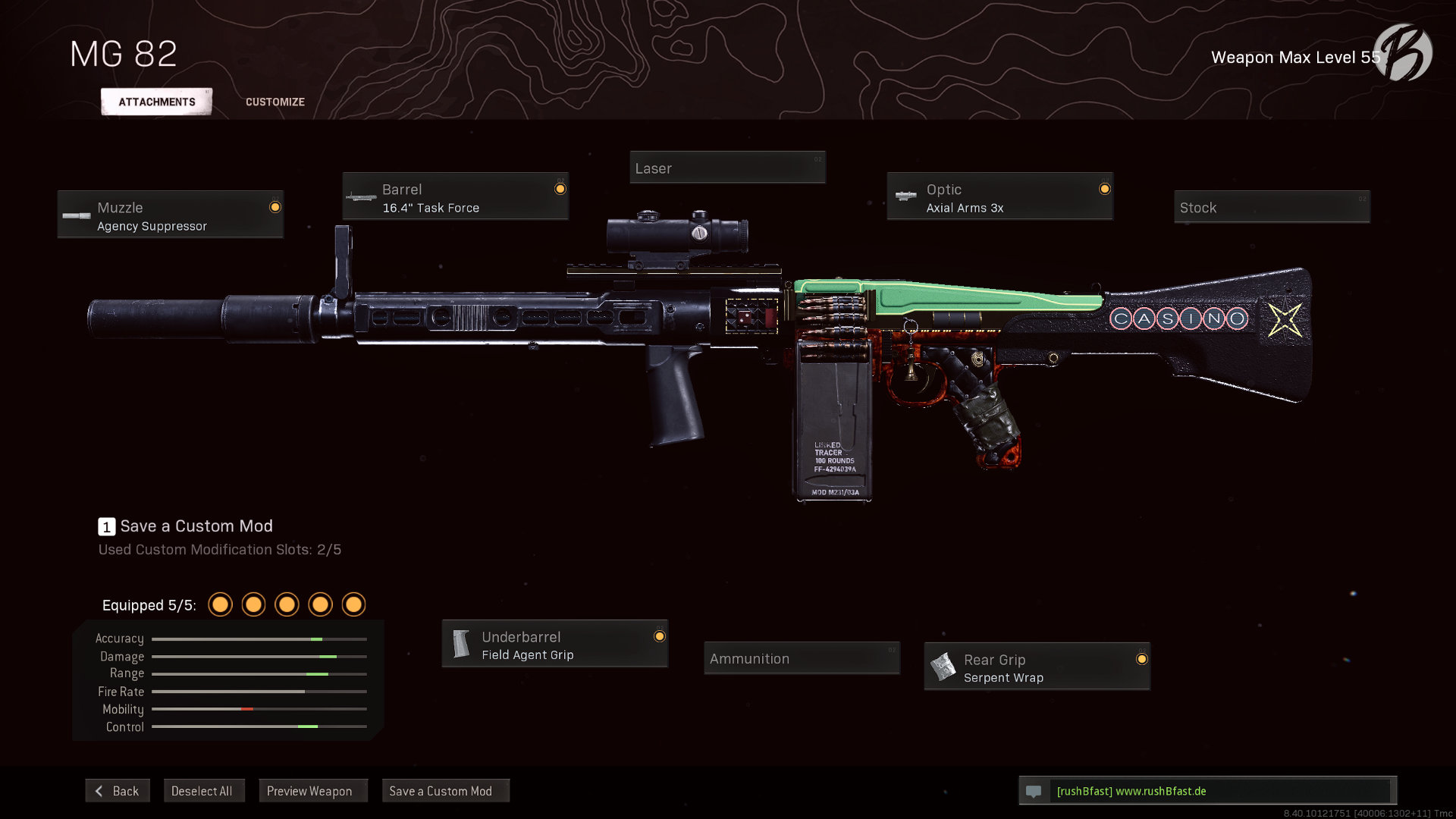The width and height of the screenshot is (1456, 819).
Task: Open the Laser attachment slot
Action: [x=727, y=168]
